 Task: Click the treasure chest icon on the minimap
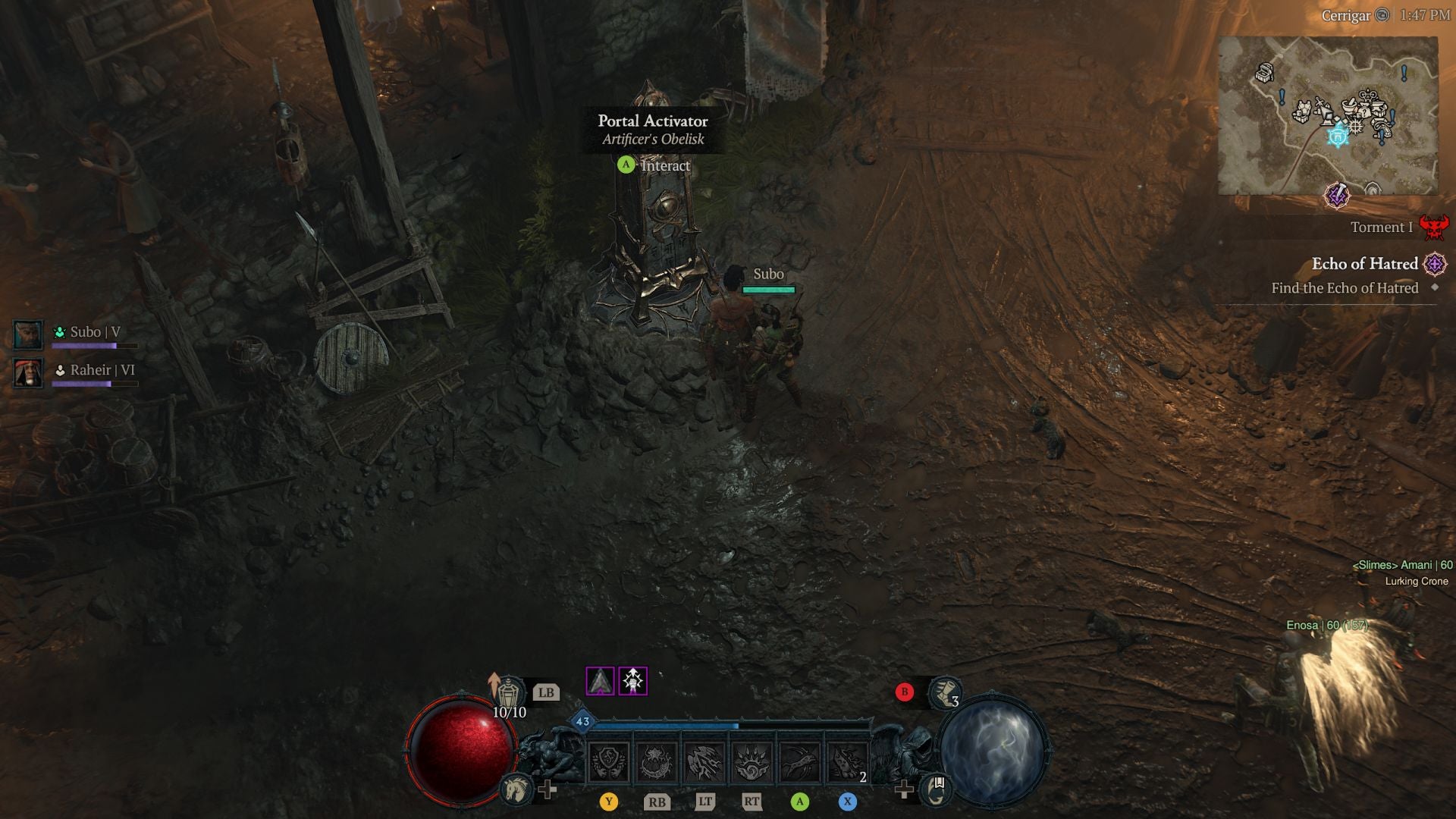click(1264, 72)
